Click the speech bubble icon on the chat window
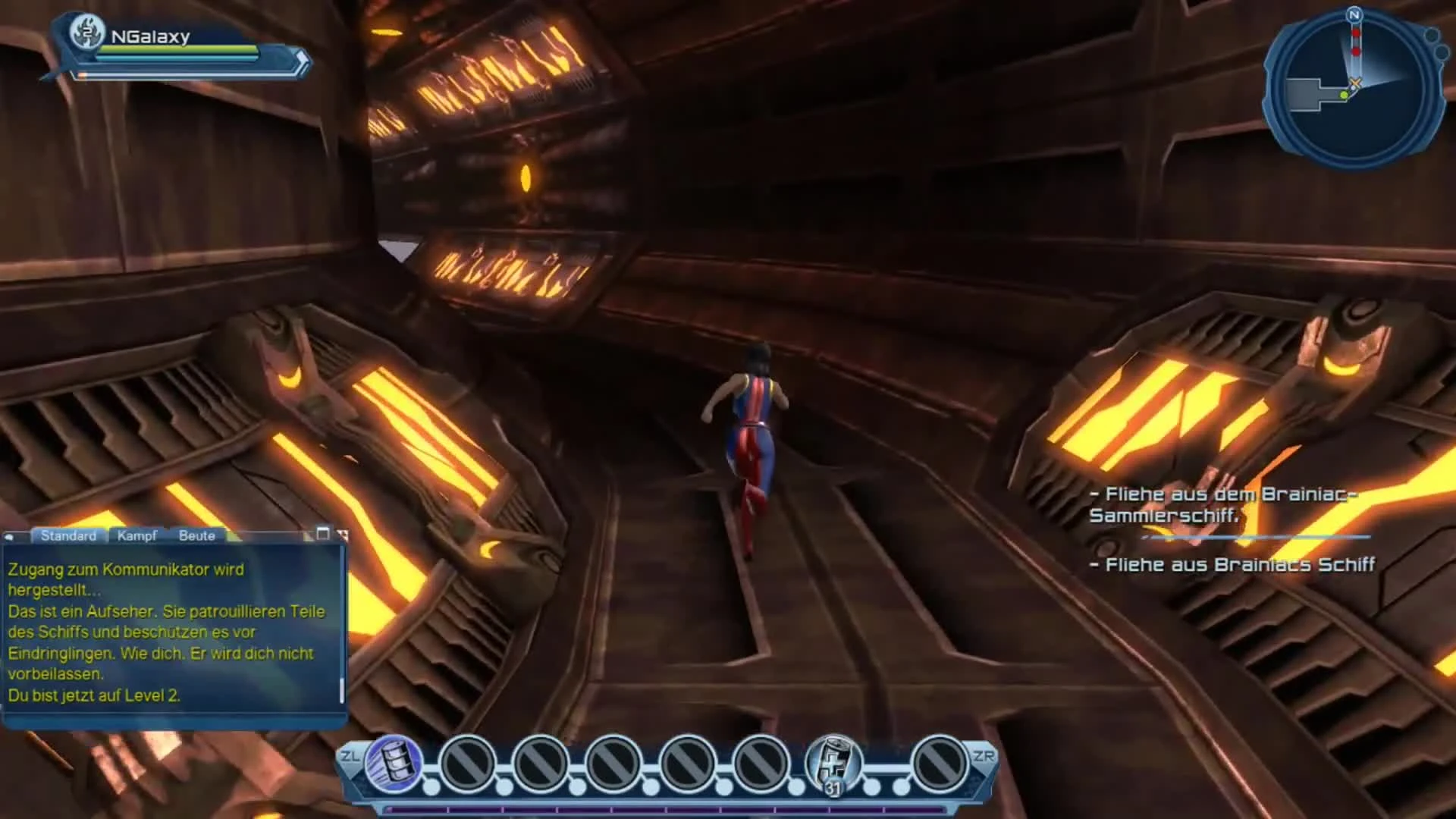This screenshot has height=819, width=1456. pos(10,536)
